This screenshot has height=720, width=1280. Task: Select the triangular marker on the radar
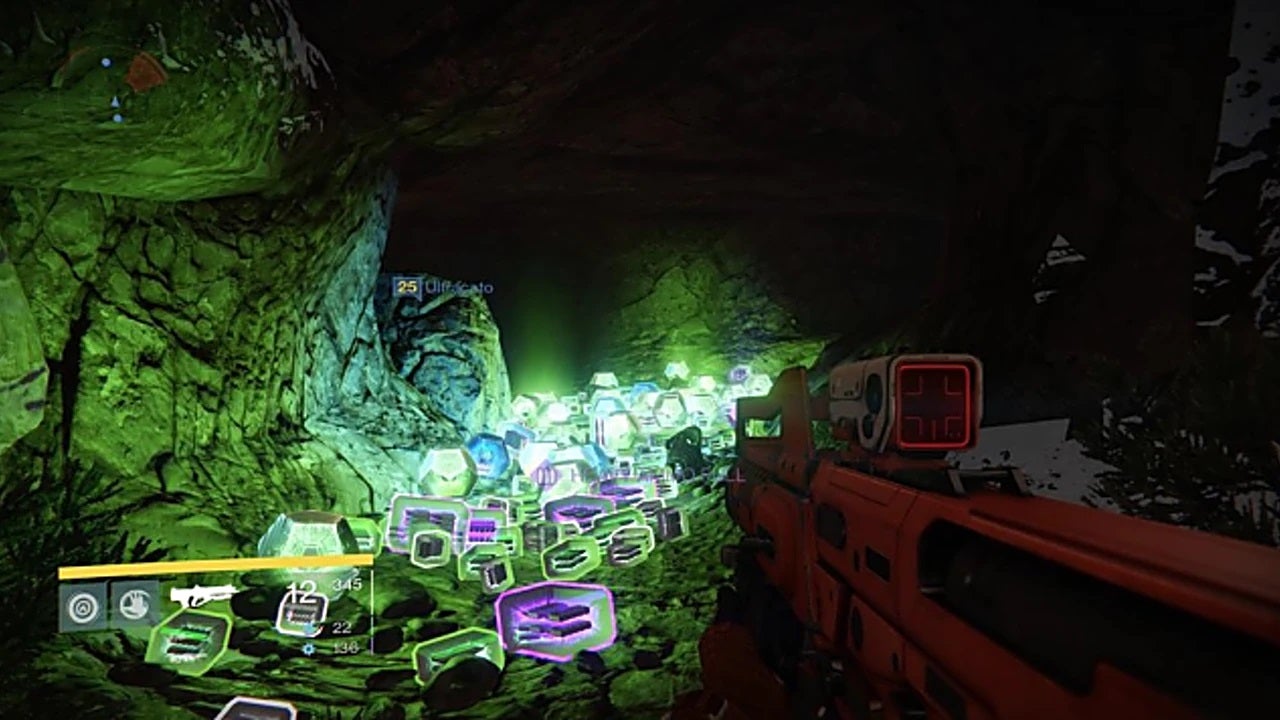(115, 101)
